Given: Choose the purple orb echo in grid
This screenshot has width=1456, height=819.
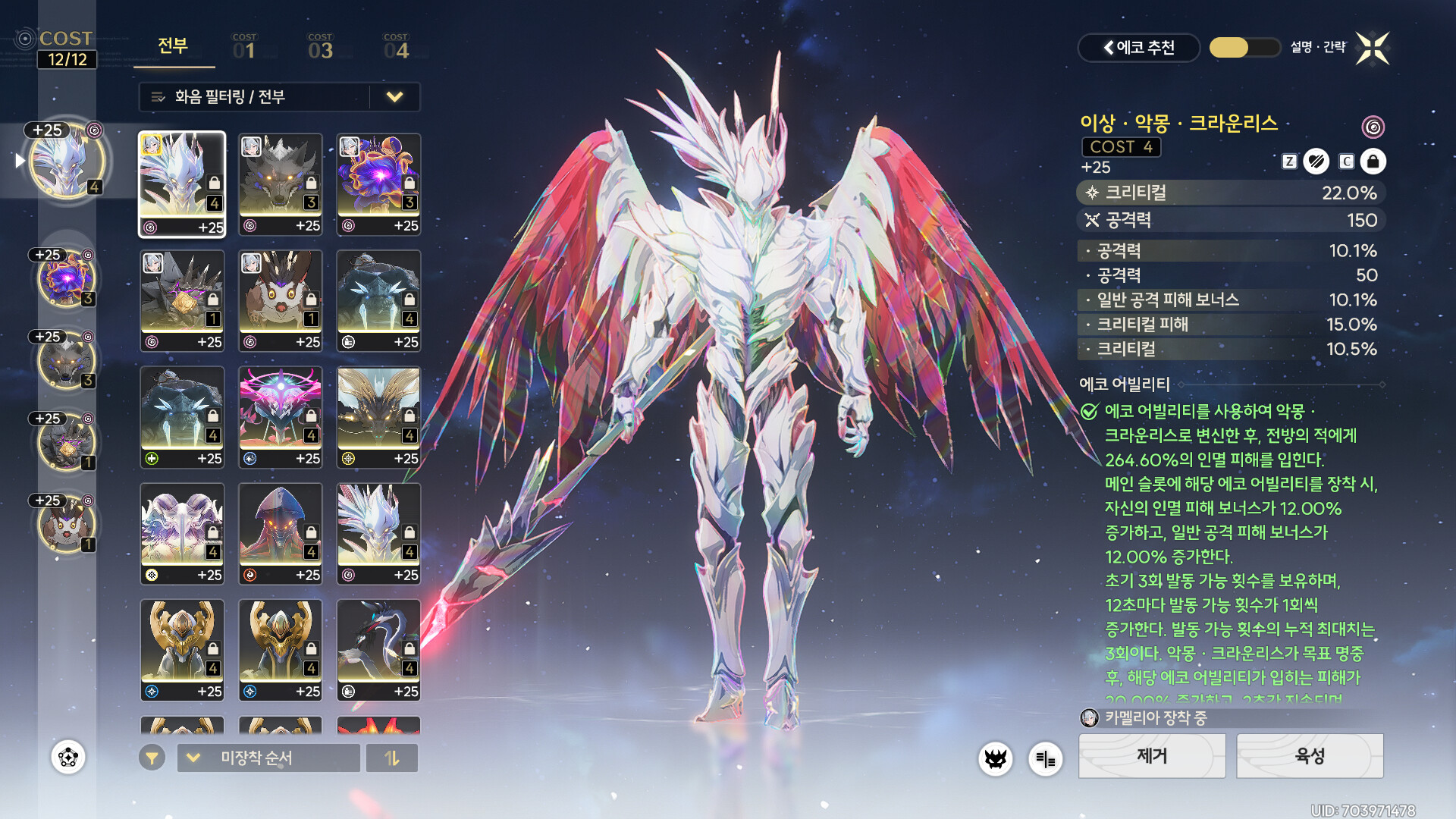Looking at the screenshot, I should pos(378,184).
